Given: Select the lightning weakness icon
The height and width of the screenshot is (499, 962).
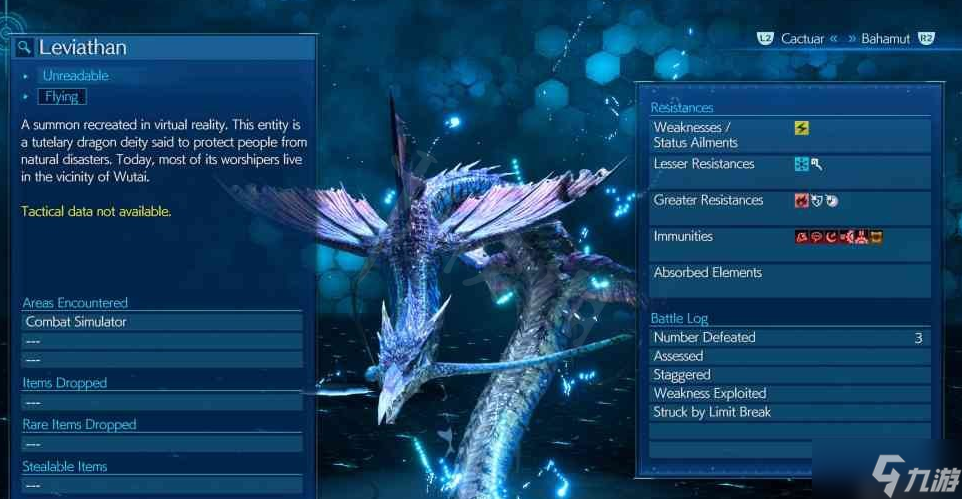Looking at the screenshot, I should click(x=801, y=128).
